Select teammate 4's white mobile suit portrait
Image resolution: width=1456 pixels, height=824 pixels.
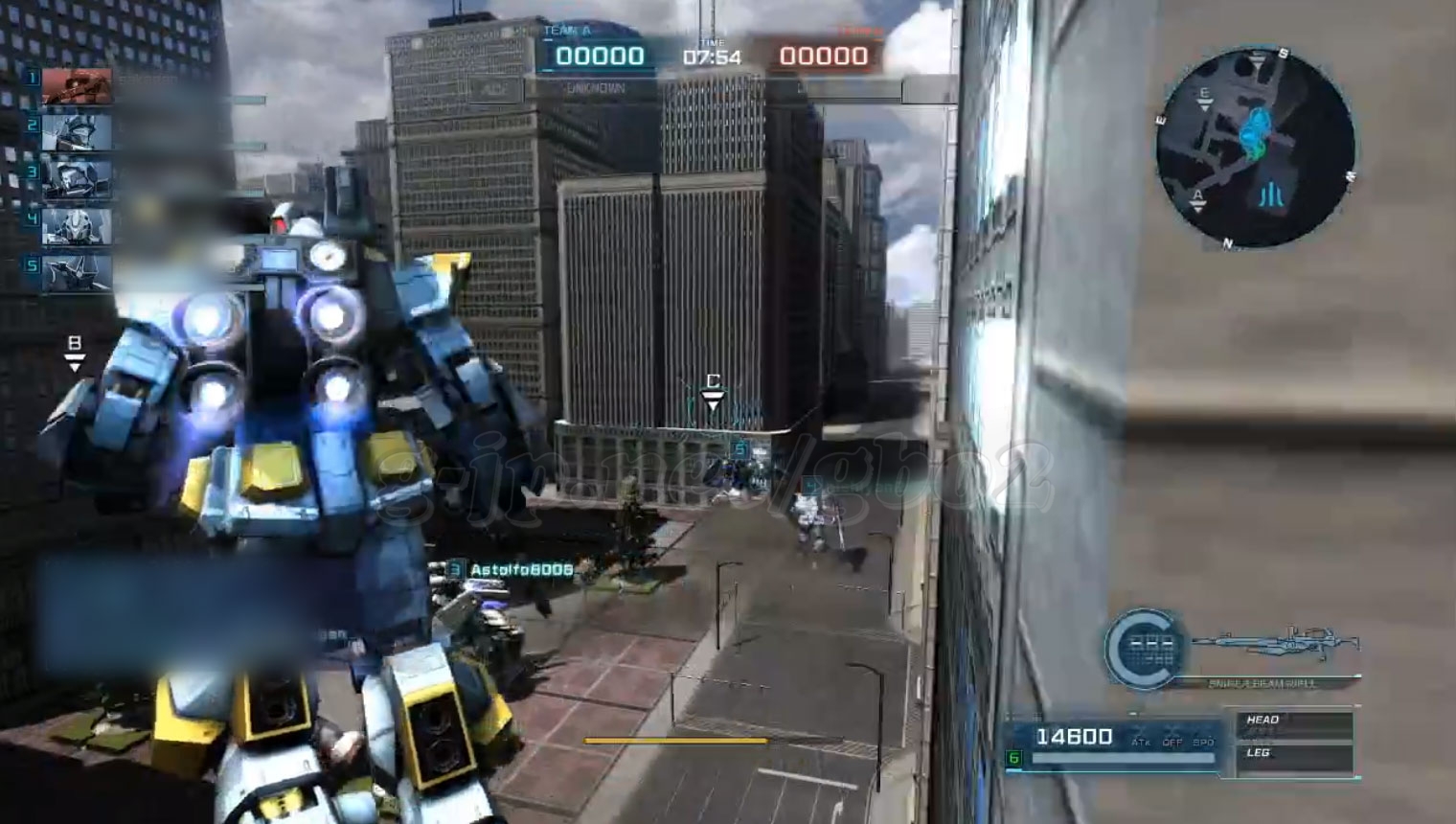pos(77,226)
